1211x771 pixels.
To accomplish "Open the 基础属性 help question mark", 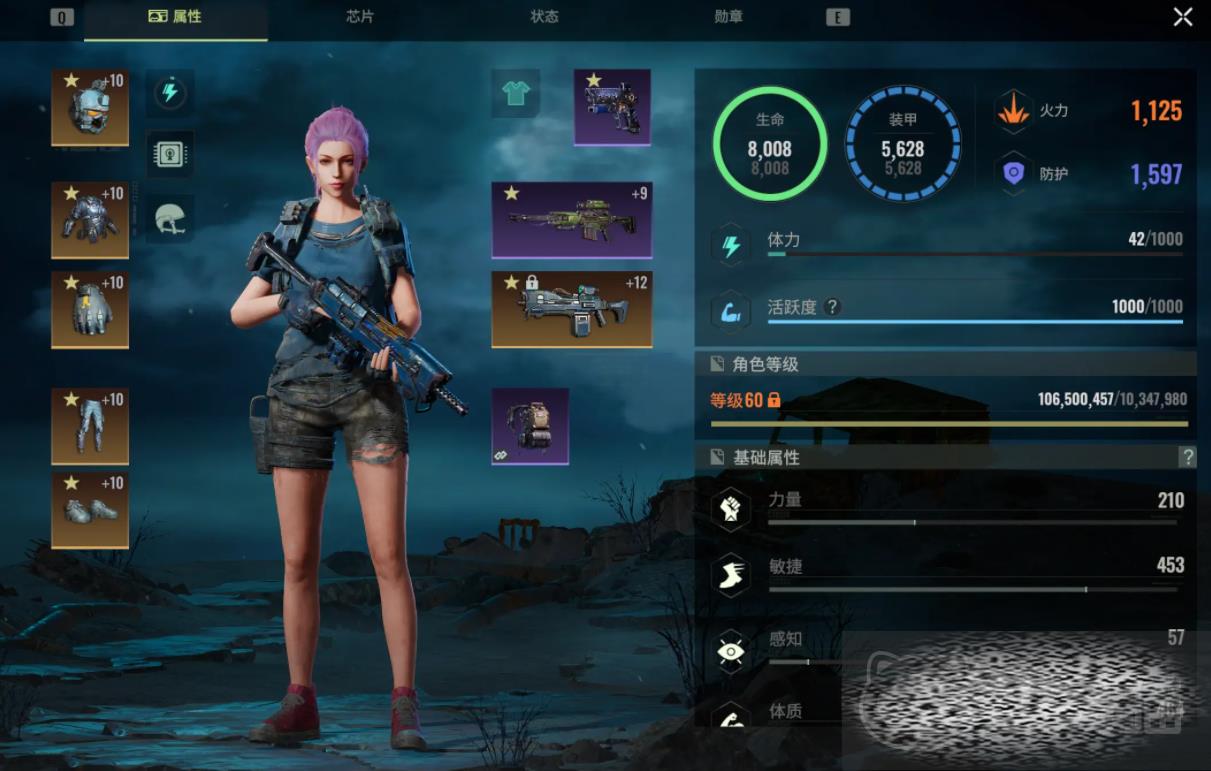I will [1187, 457].
